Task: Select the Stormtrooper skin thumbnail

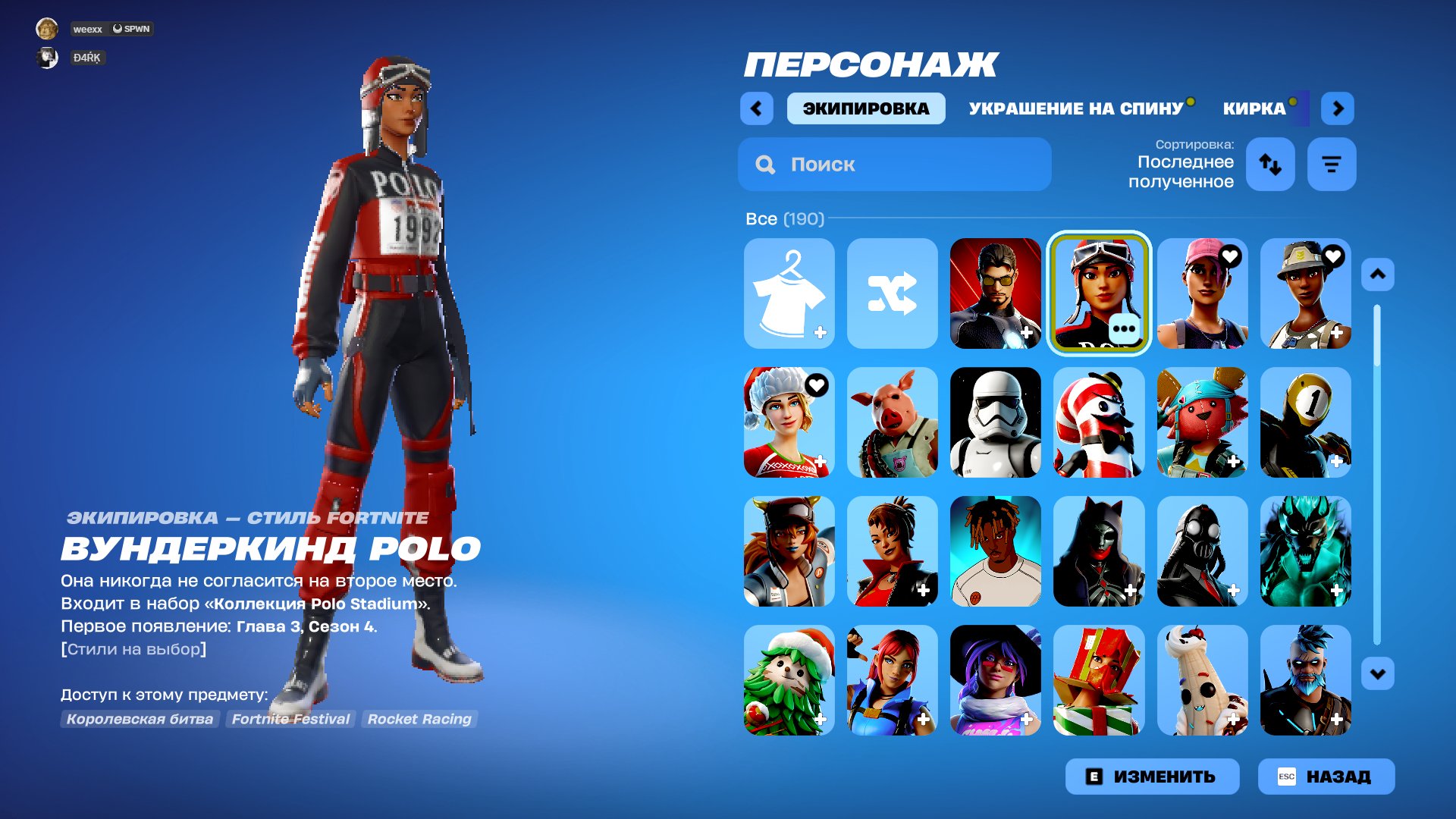Action: click(995, 423)
